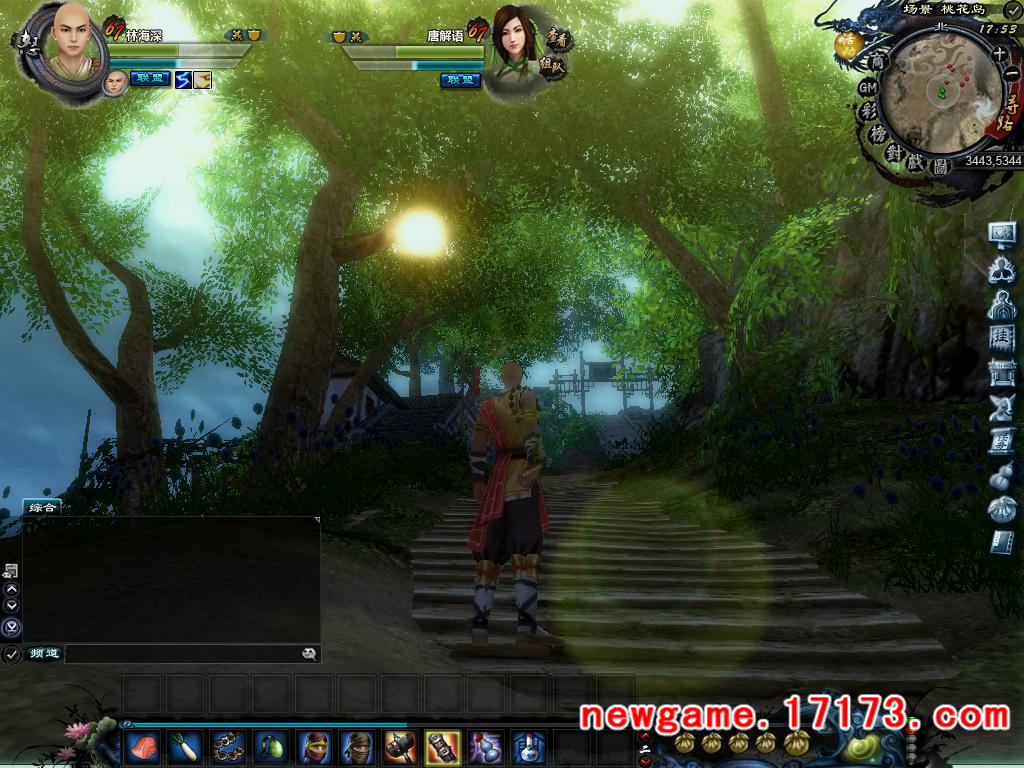Open the gourd icon on the right sidebar
1024x768 pixels.
[1002, 478]
